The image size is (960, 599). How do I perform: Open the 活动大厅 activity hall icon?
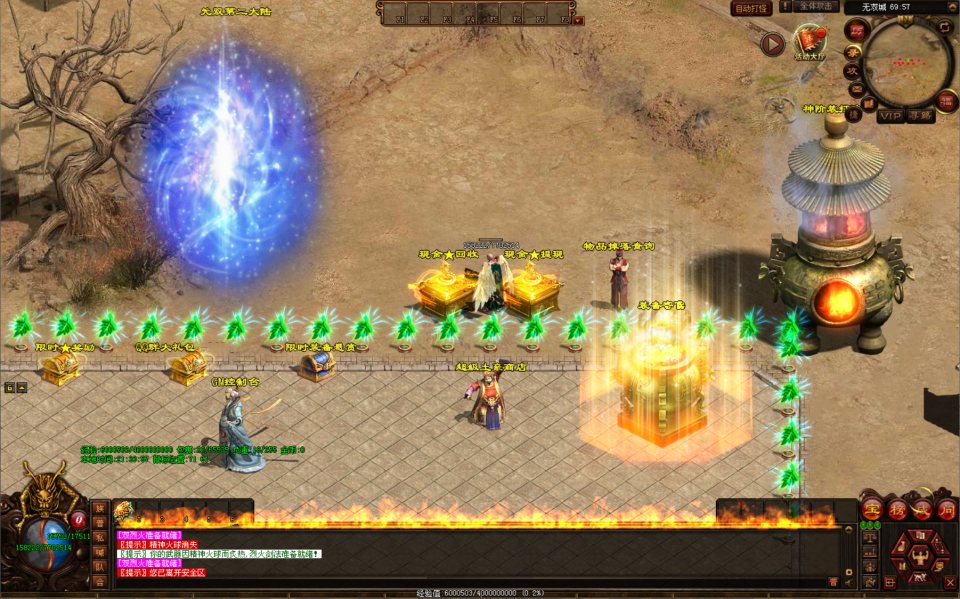coord(808,40)
